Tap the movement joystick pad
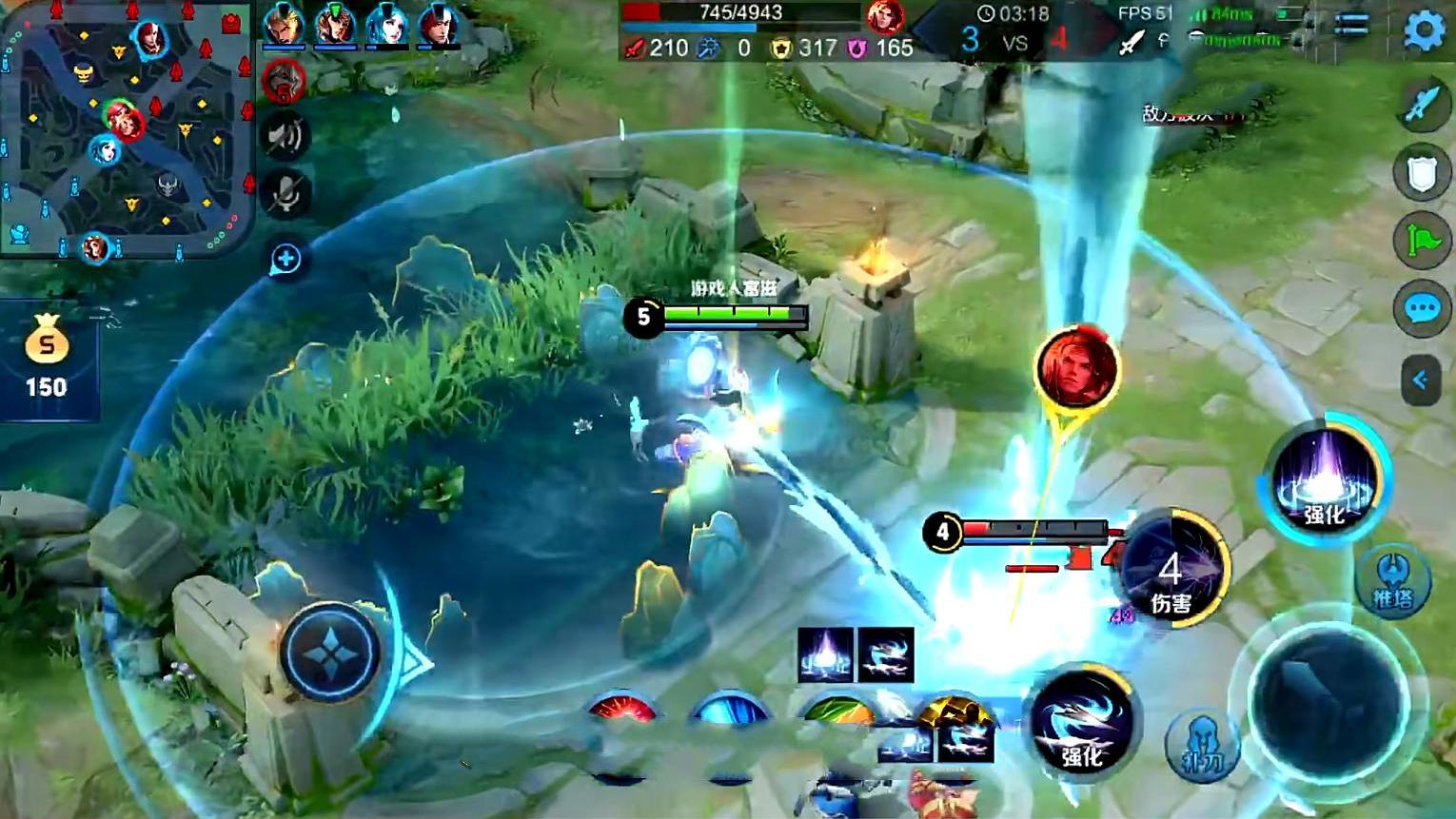The image size is (1456, 819). point(330,653)
